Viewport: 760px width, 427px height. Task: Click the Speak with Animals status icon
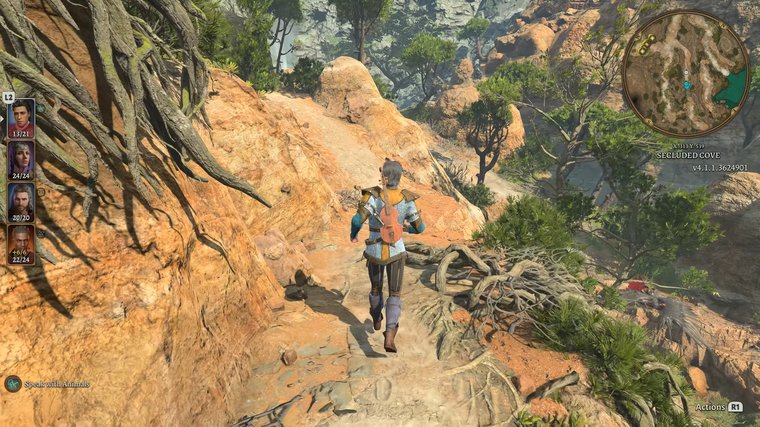tap(13, 383)
